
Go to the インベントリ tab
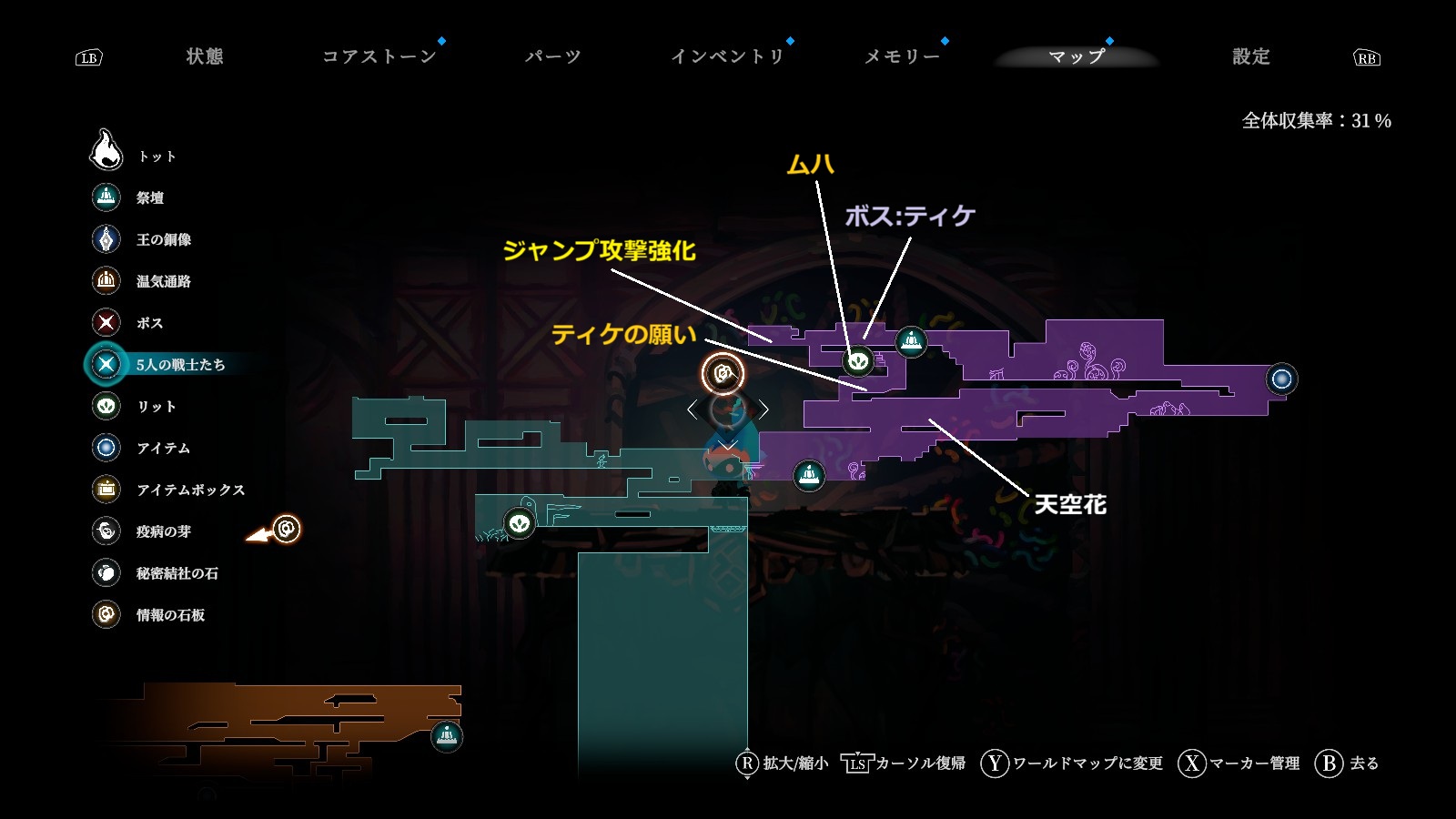tap(727, 56)
